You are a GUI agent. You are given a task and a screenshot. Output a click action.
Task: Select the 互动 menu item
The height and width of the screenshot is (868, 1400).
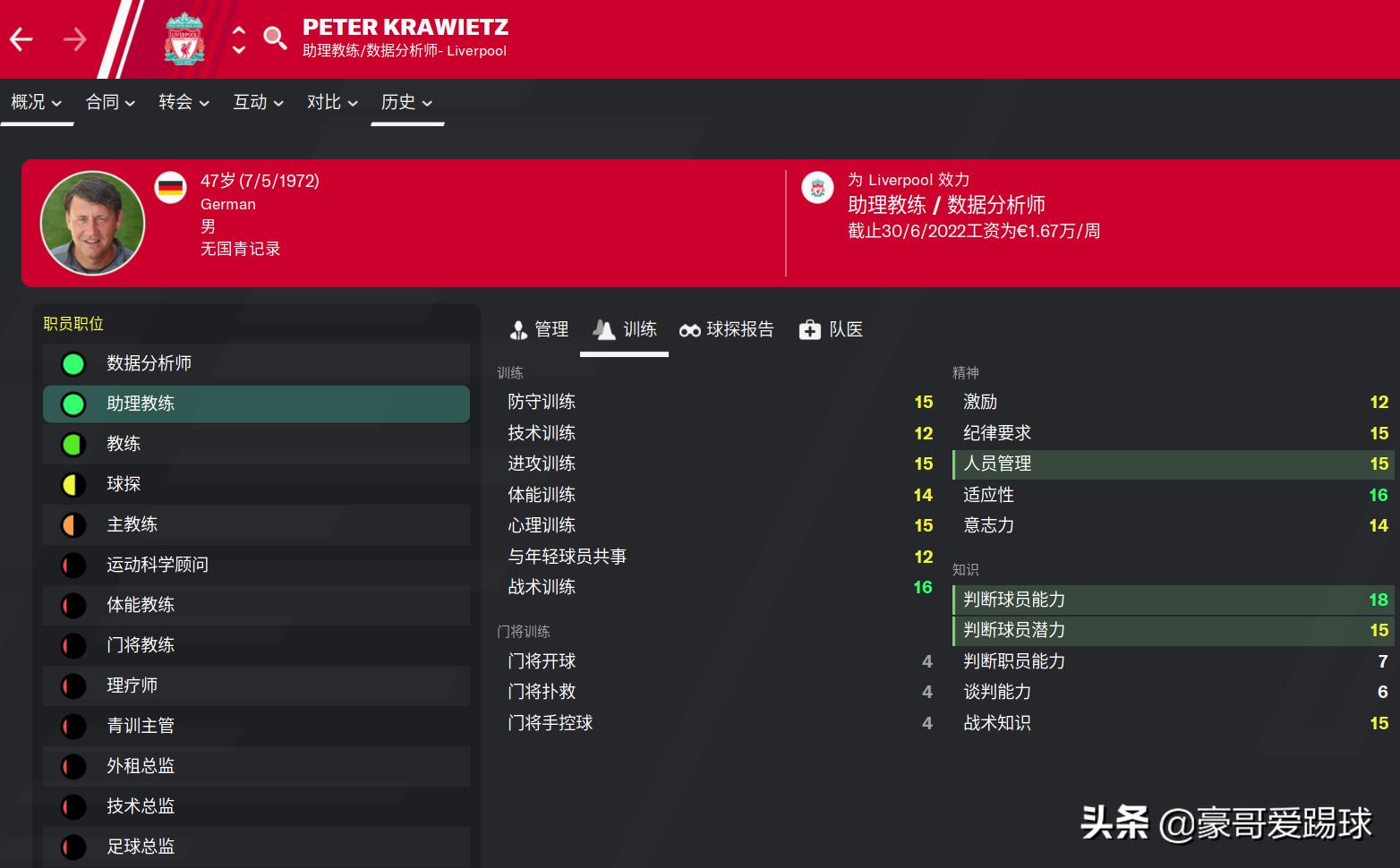[257, 102]
